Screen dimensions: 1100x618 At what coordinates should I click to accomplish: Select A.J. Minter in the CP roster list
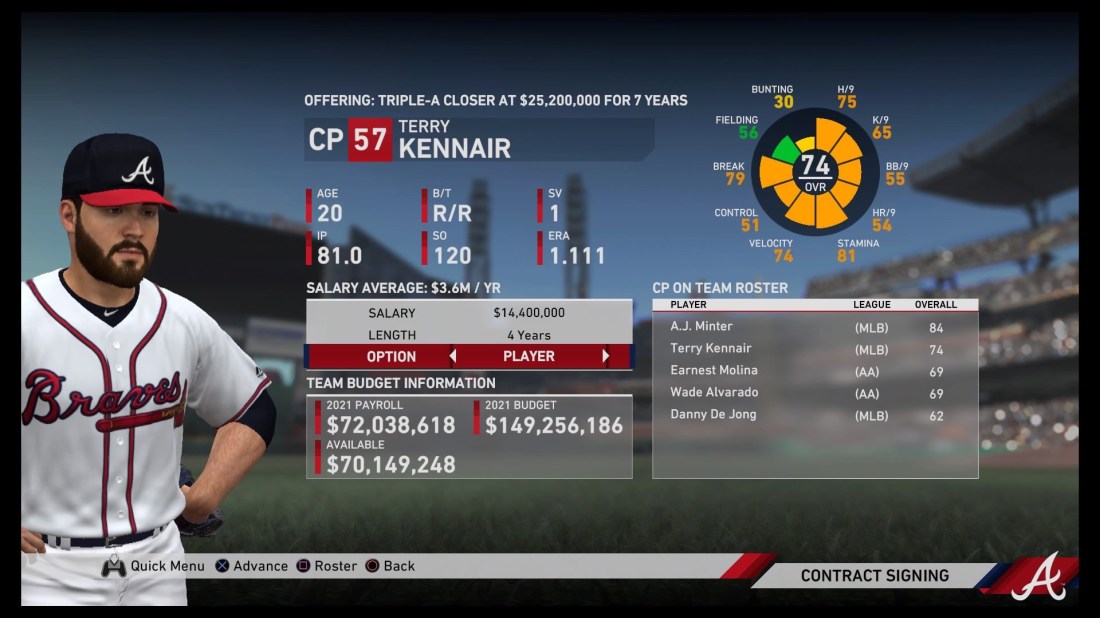(814, 327)
